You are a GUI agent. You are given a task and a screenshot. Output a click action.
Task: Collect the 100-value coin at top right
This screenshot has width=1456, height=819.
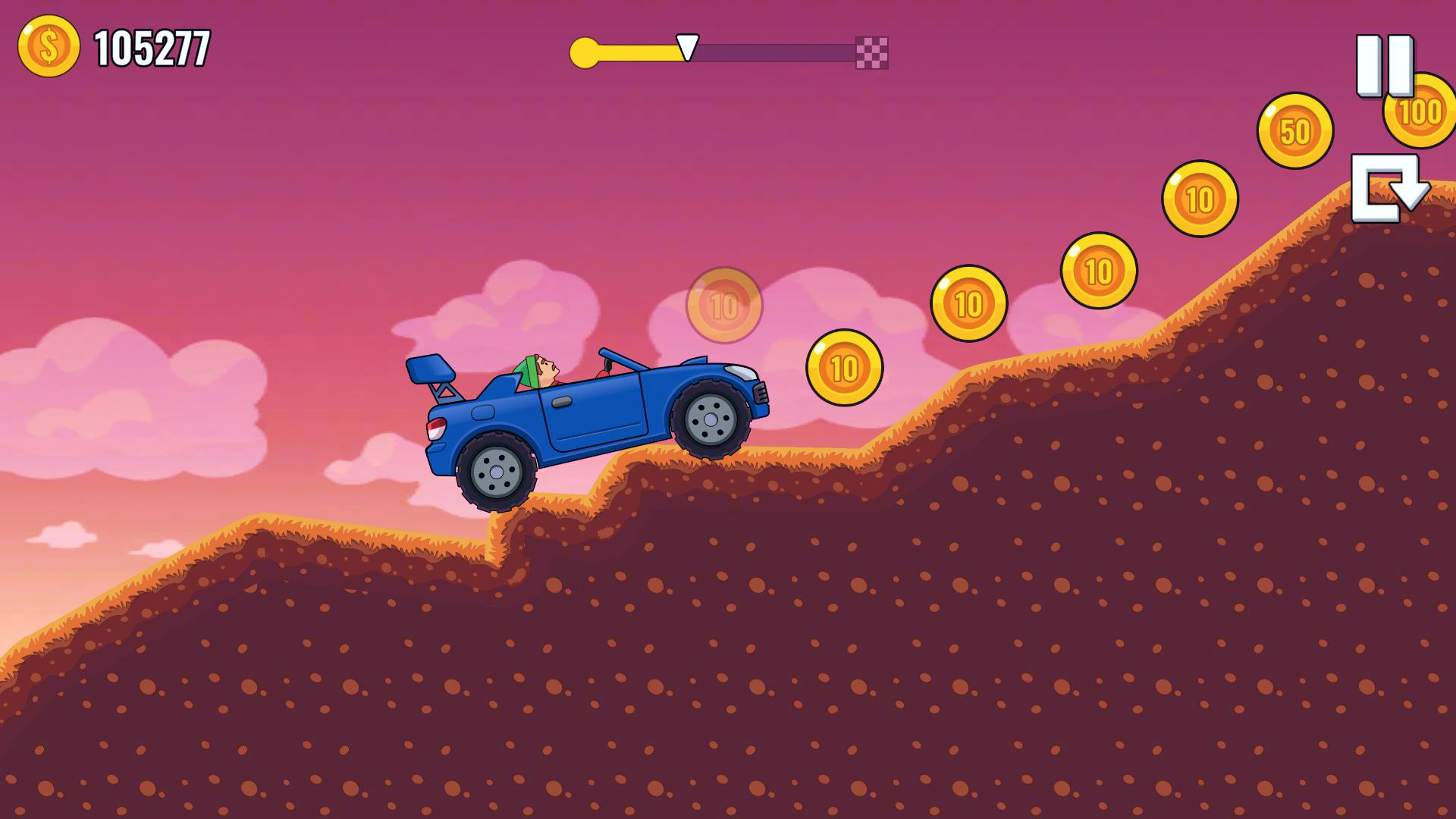click(1417, 114)
